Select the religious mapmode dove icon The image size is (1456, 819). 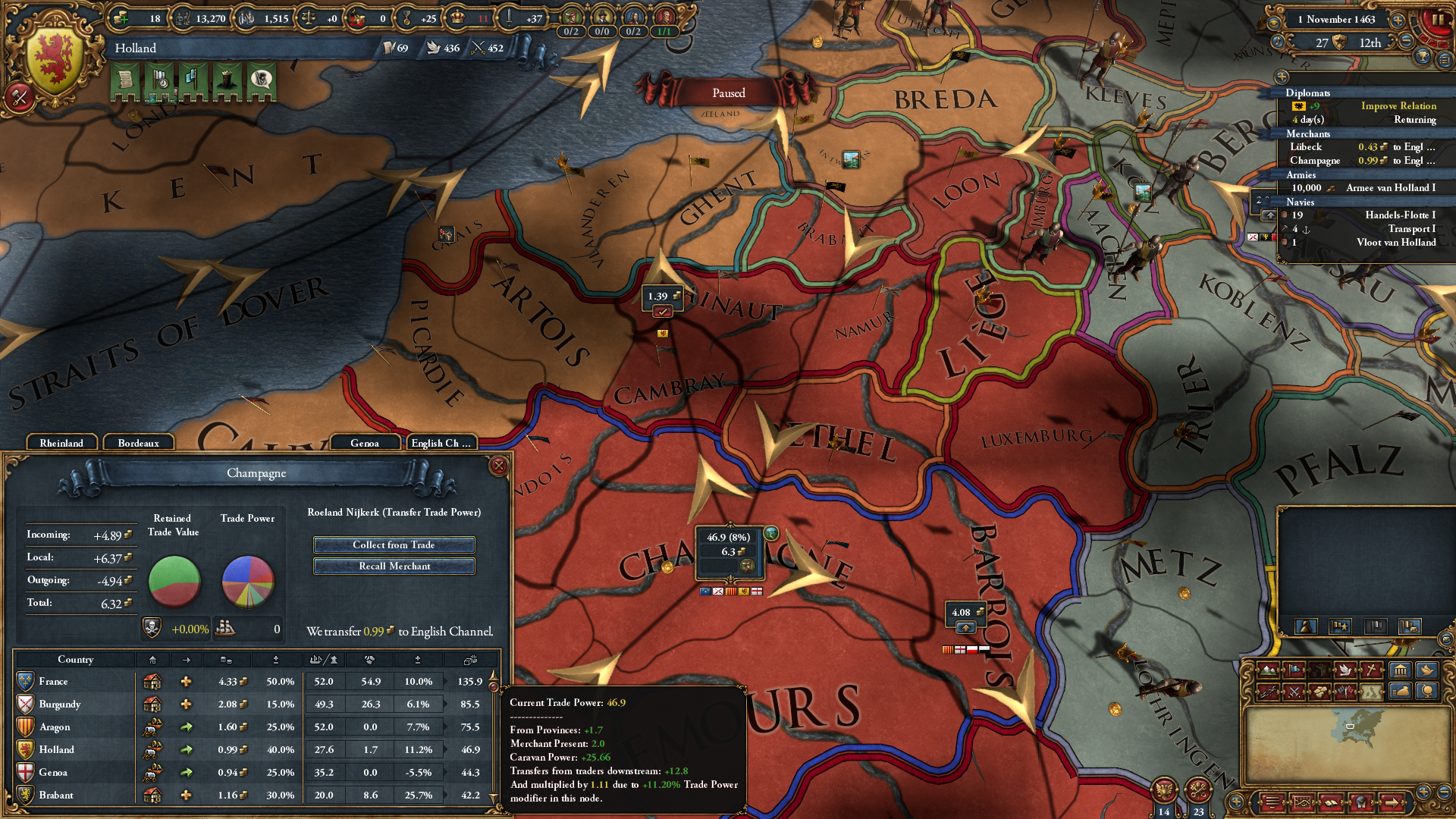click(x=1346, y=668)
